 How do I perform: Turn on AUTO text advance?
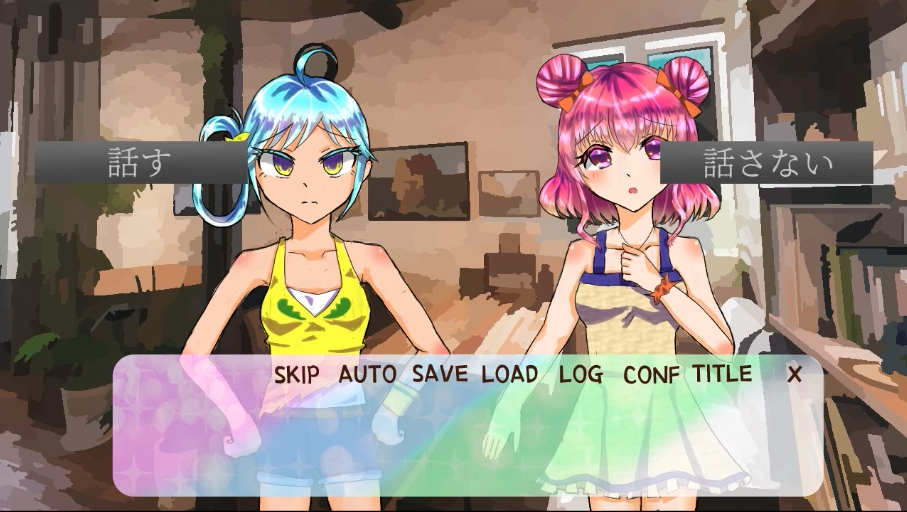point(368,375)
